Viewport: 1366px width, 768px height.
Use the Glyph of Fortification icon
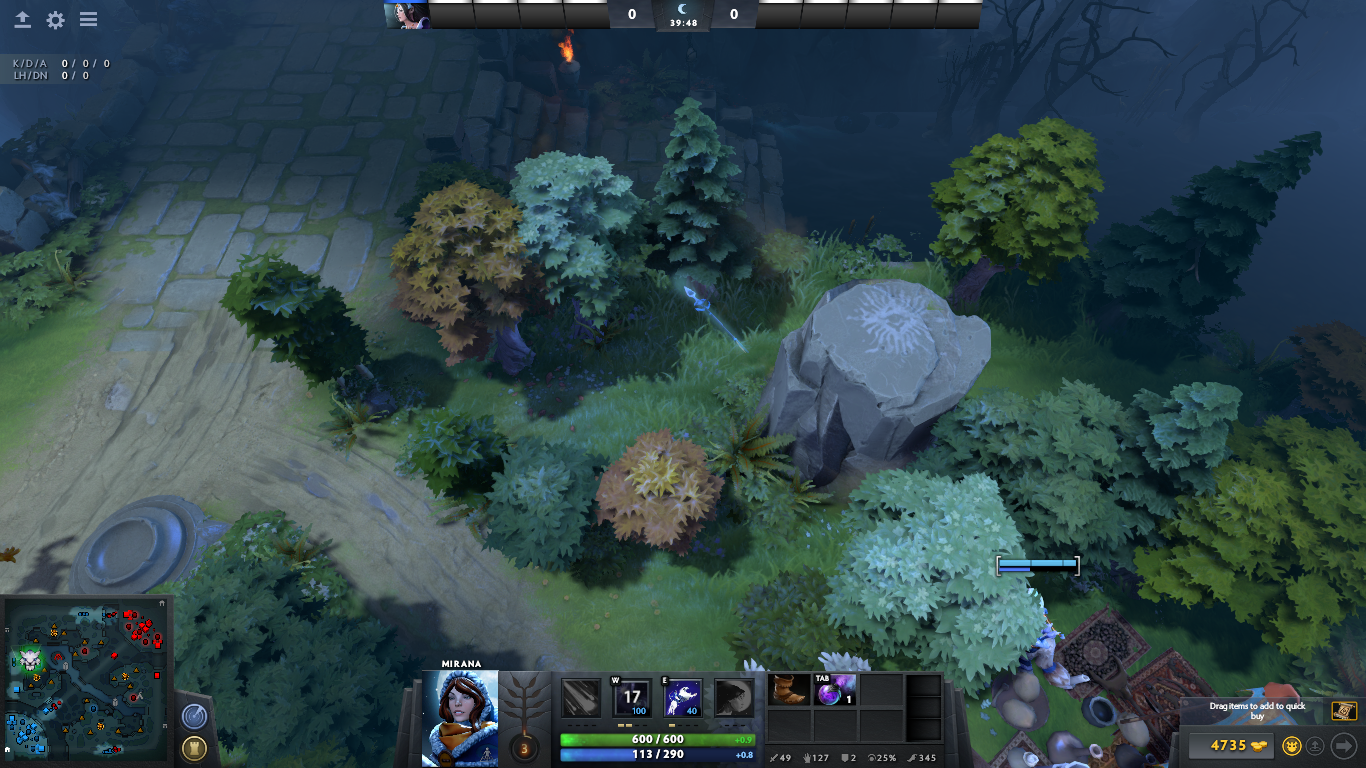click(194, 748)
